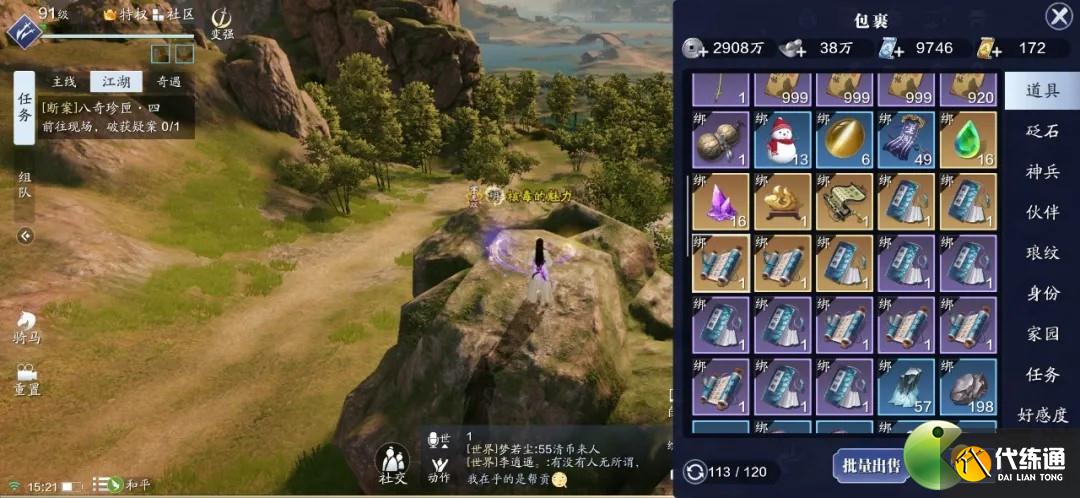Select the 神兵 category tab

click(1042, 172)
